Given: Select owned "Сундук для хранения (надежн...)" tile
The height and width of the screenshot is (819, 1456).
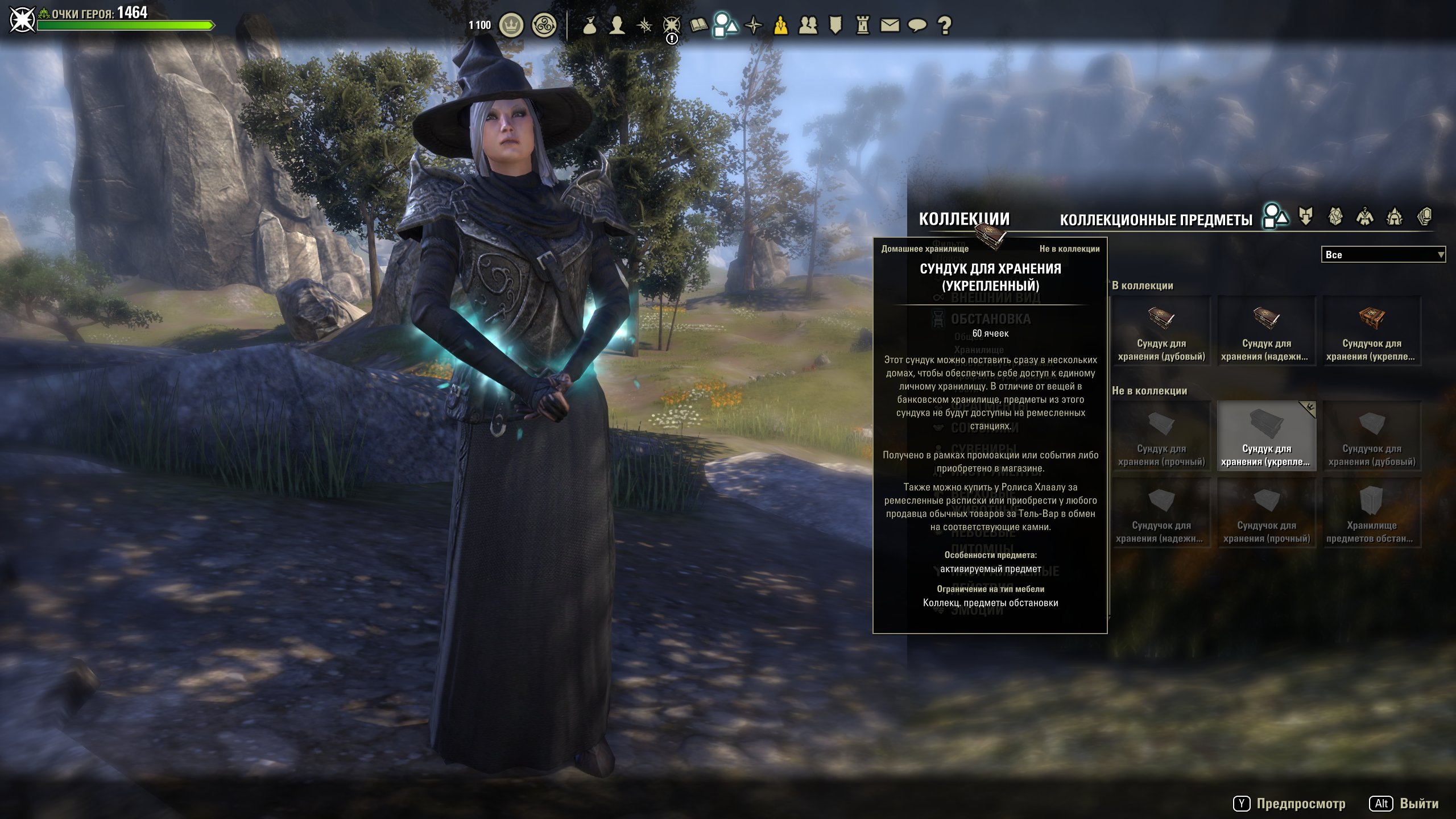Looking at the screenshot, I should pyautogui.click(x=1267, y=331).
